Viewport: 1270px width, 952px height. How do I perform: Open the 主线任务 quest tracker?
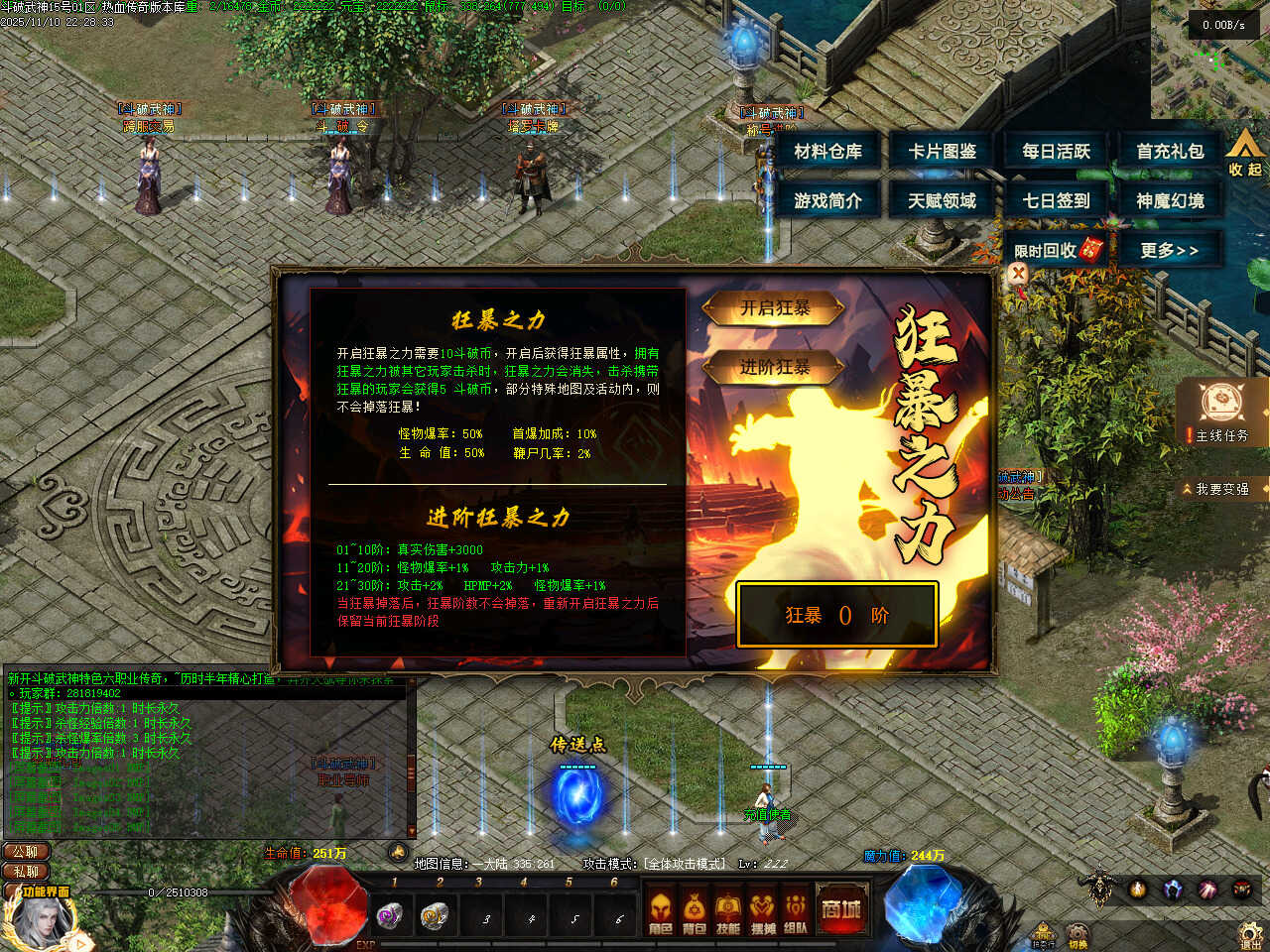click(1222, 412)
